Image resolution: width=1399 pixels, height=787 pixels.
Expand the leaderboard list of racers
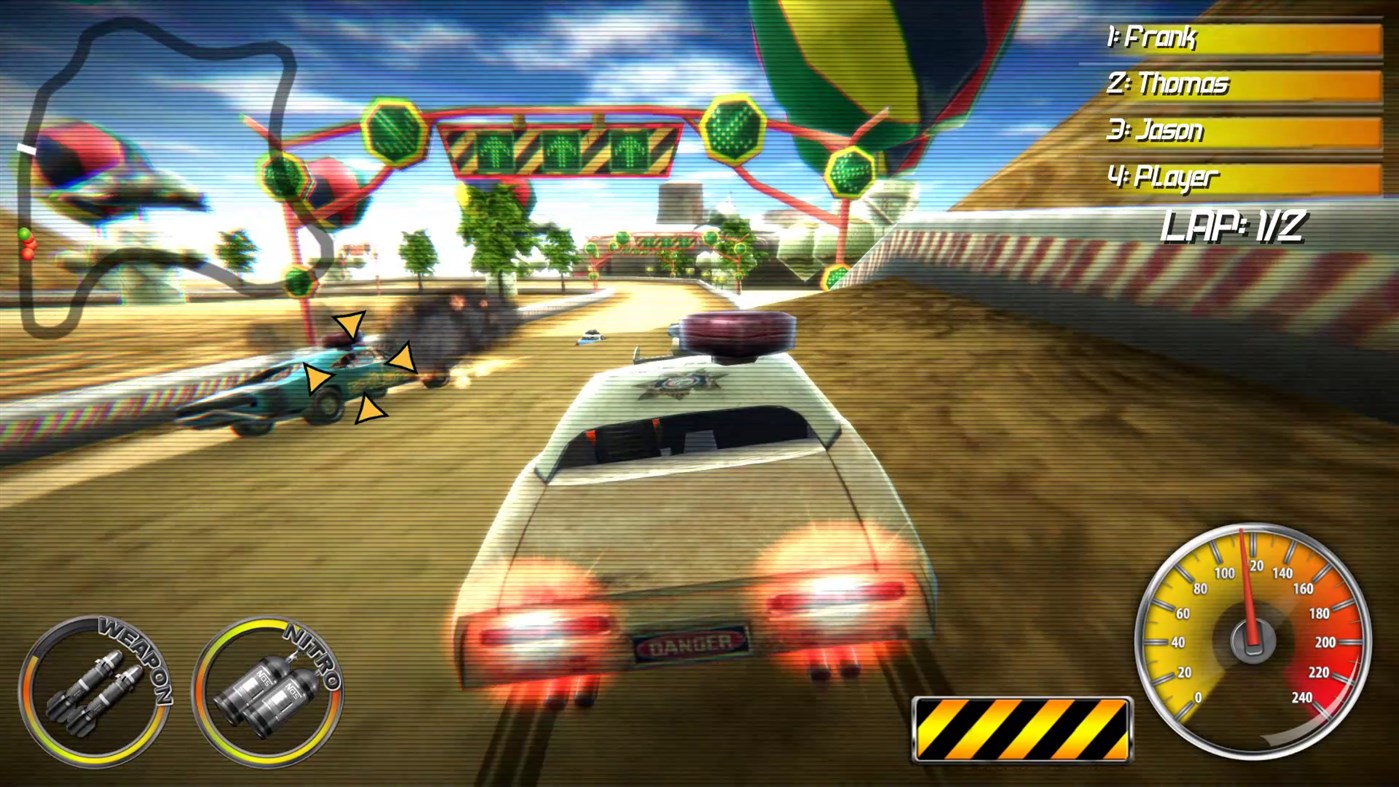pos(1240,107)
